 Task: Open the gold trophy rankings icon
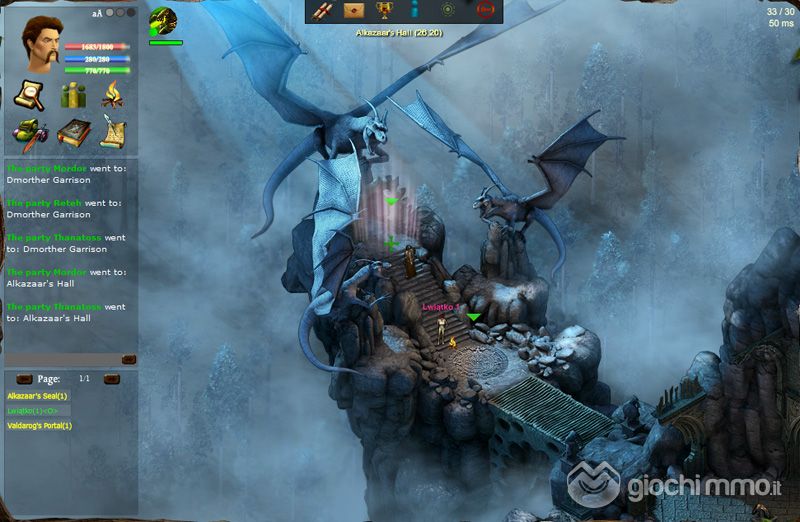pyautogui.click(x=383, y=10)
